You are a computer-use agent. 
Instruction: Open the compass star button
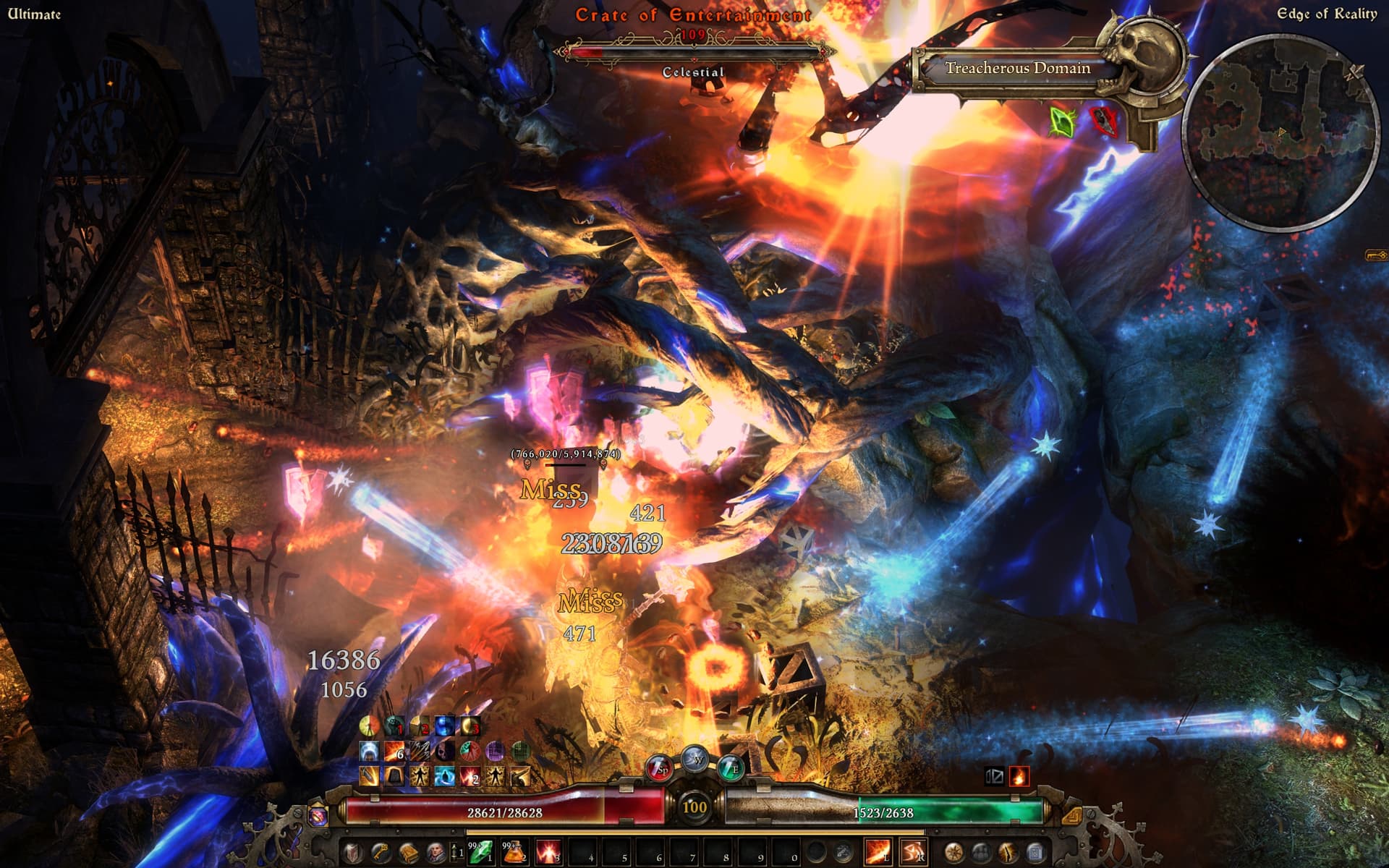click(954, 854)
